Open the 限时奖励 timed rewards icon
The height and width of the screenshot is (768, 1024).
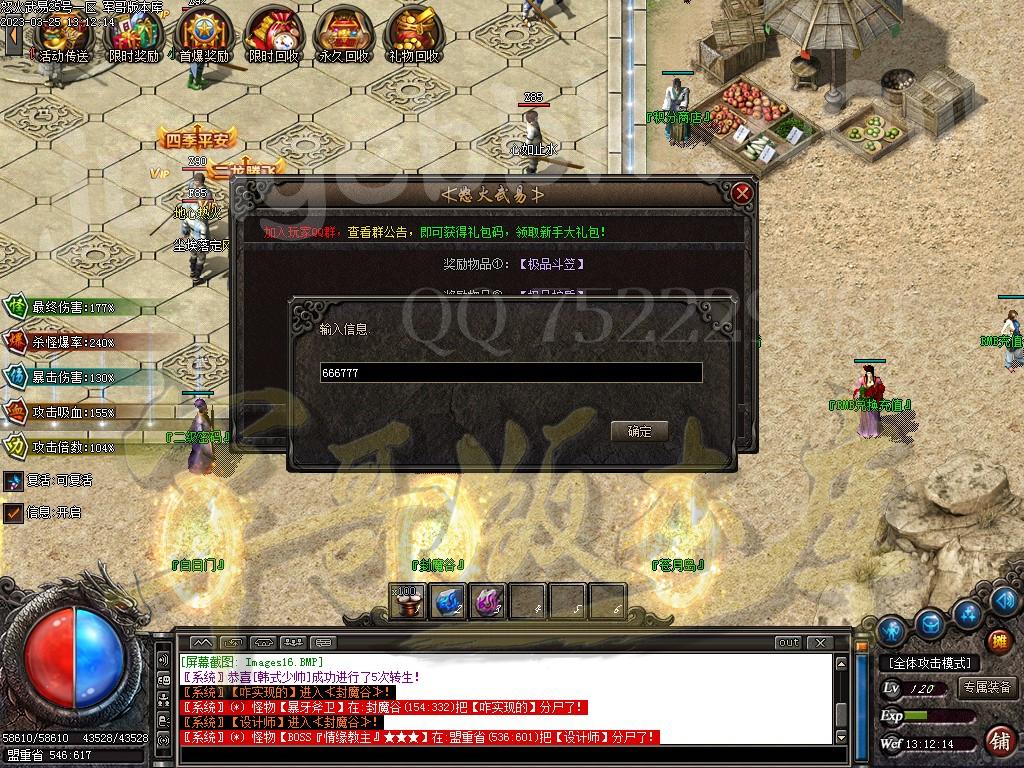[x=133, y=38]
